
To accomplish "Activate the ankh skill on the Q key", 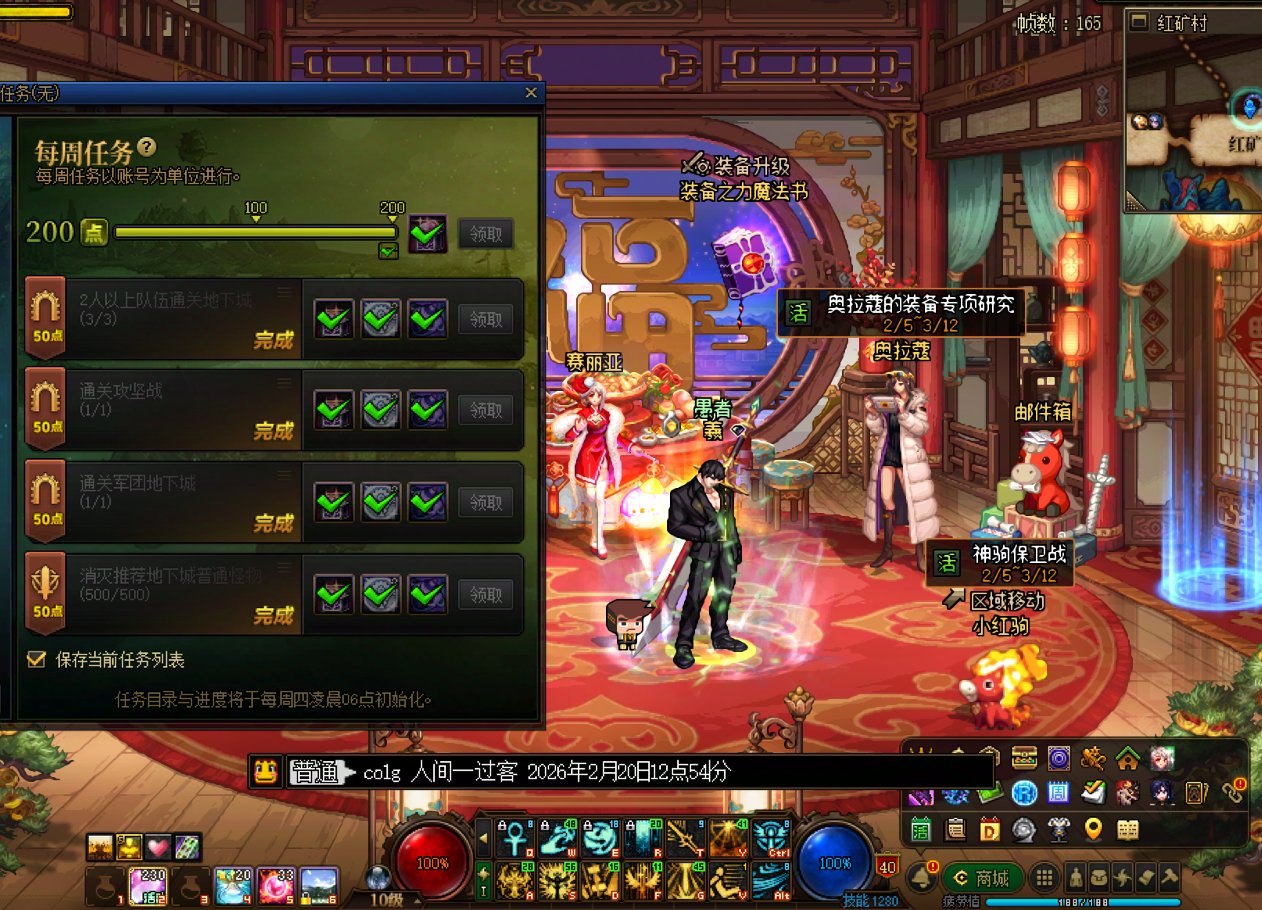I will pos(511,838).
